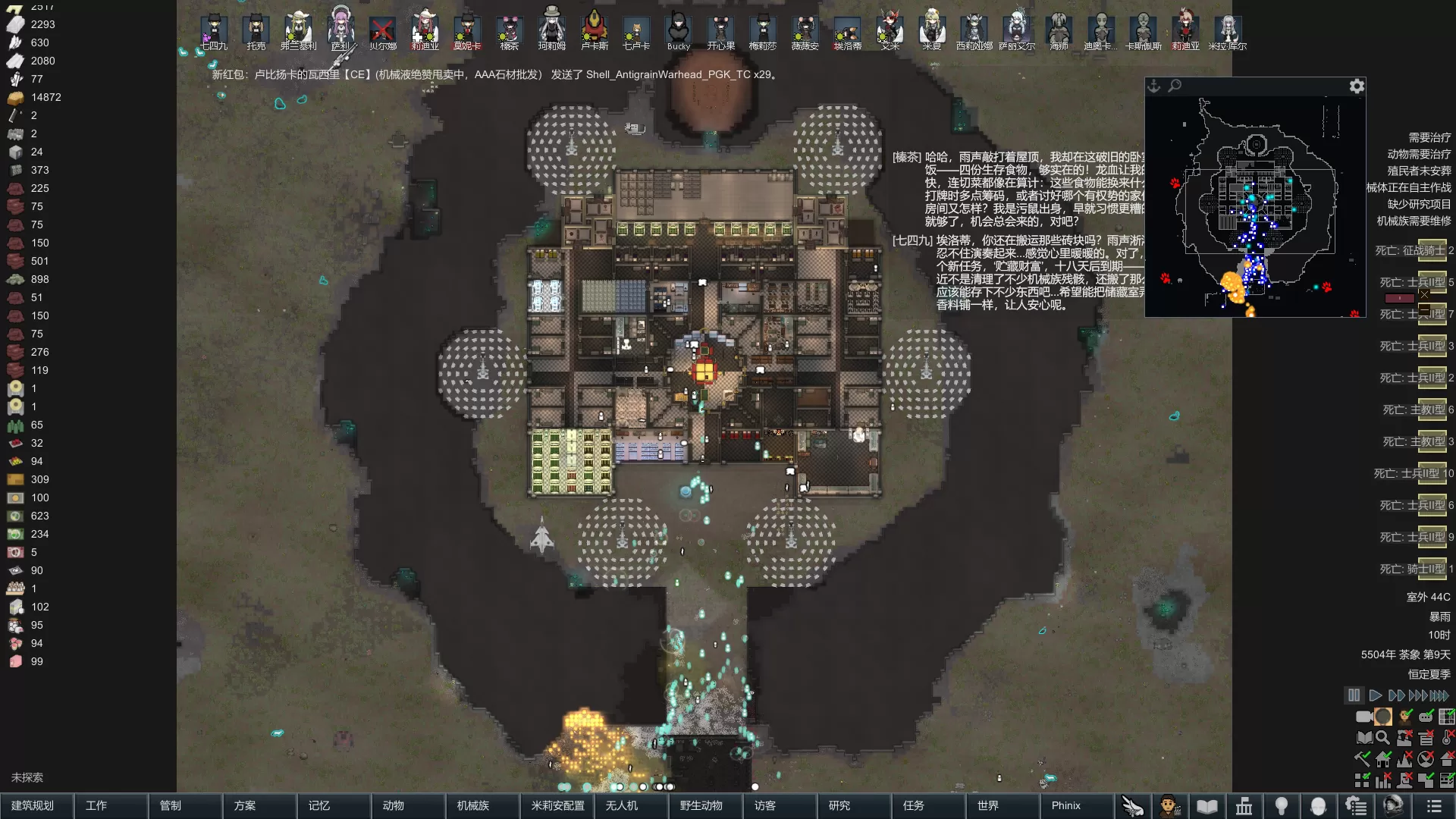Open minimap settings gear
This screenshot has height=819, width=1456.
[1357, 86]
